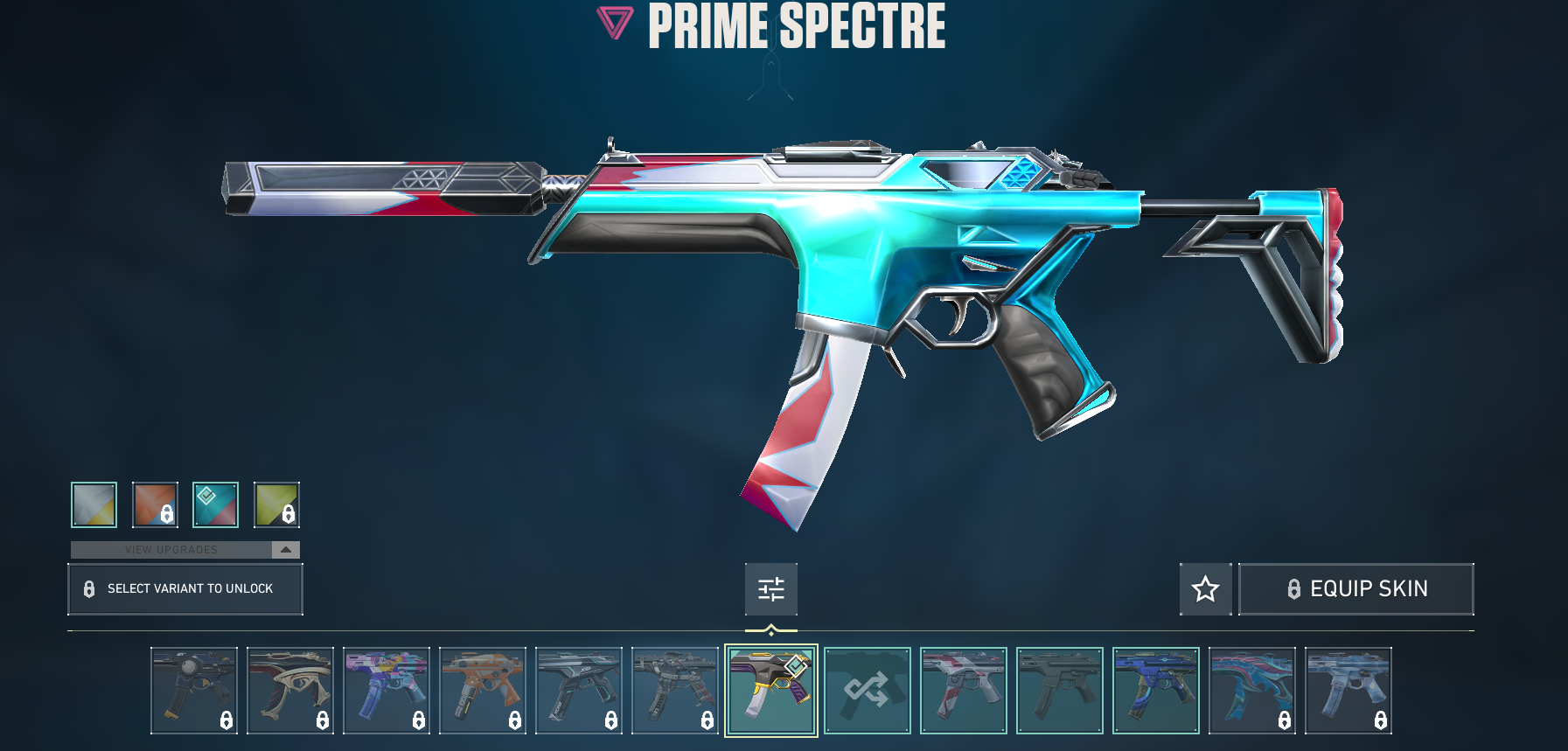Choose the locked orange and blue variant
1568x751 pixels.
pos(155,504)
